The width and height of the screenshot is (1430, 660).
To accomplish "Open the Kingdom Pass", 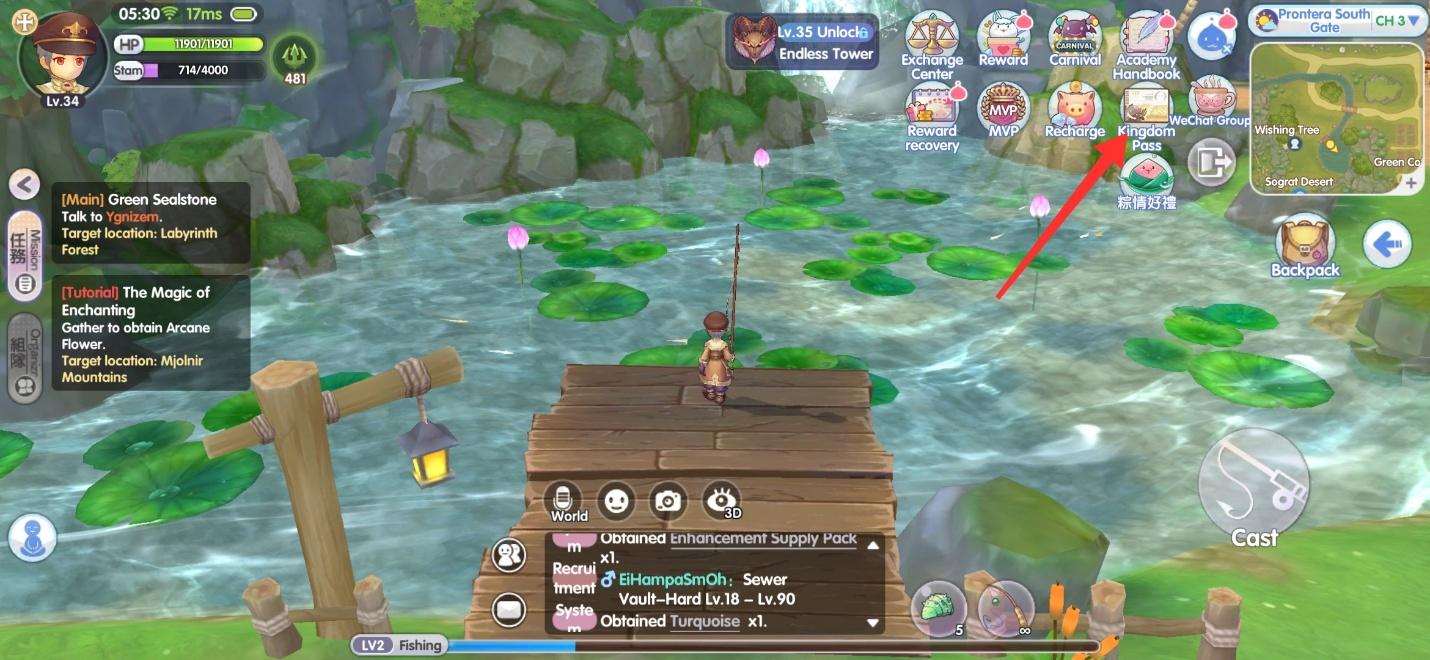I will click(x=1147, y=112).
